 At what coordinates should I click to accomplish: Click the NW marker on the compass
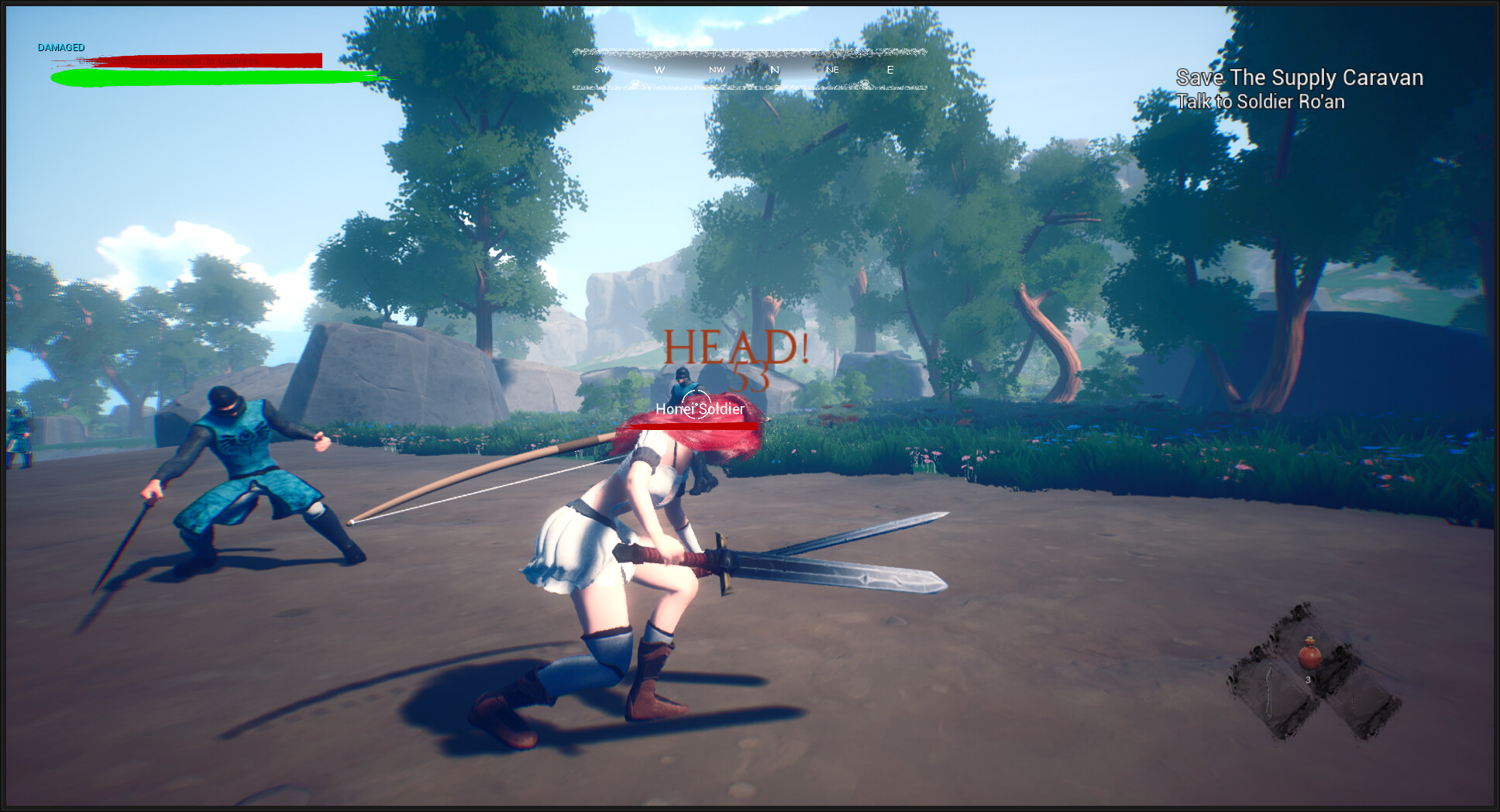pos(715,69)
